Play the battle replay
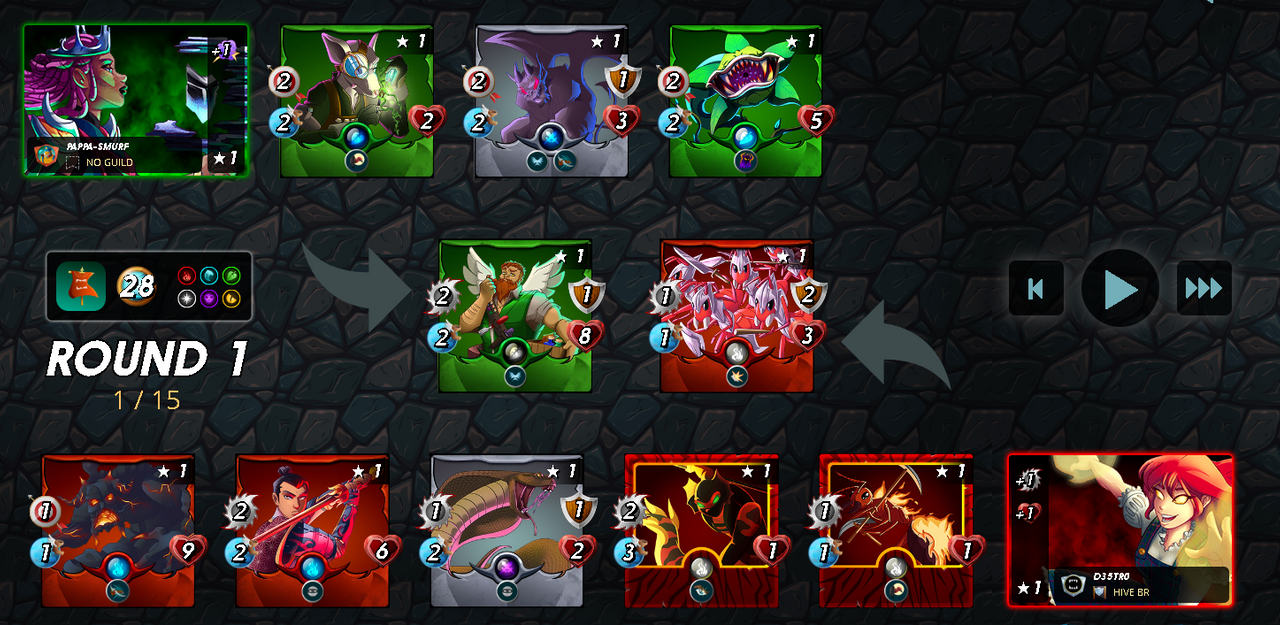Screen dimensions: 1280x625 click(x=1120, y=289)
